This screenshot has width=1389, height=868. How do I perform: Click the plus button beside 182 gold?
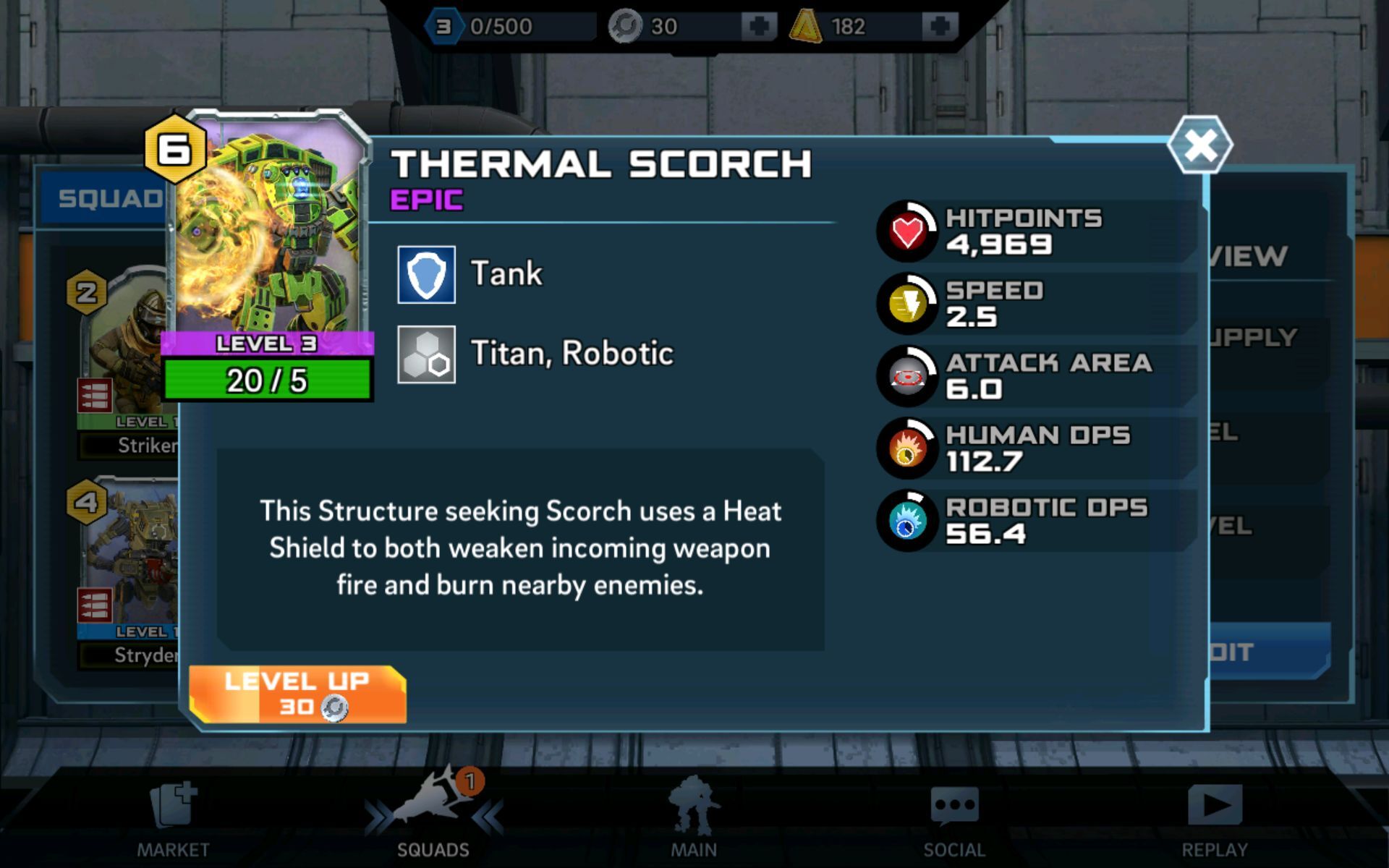pyautogui.click(x=938, y=25)
